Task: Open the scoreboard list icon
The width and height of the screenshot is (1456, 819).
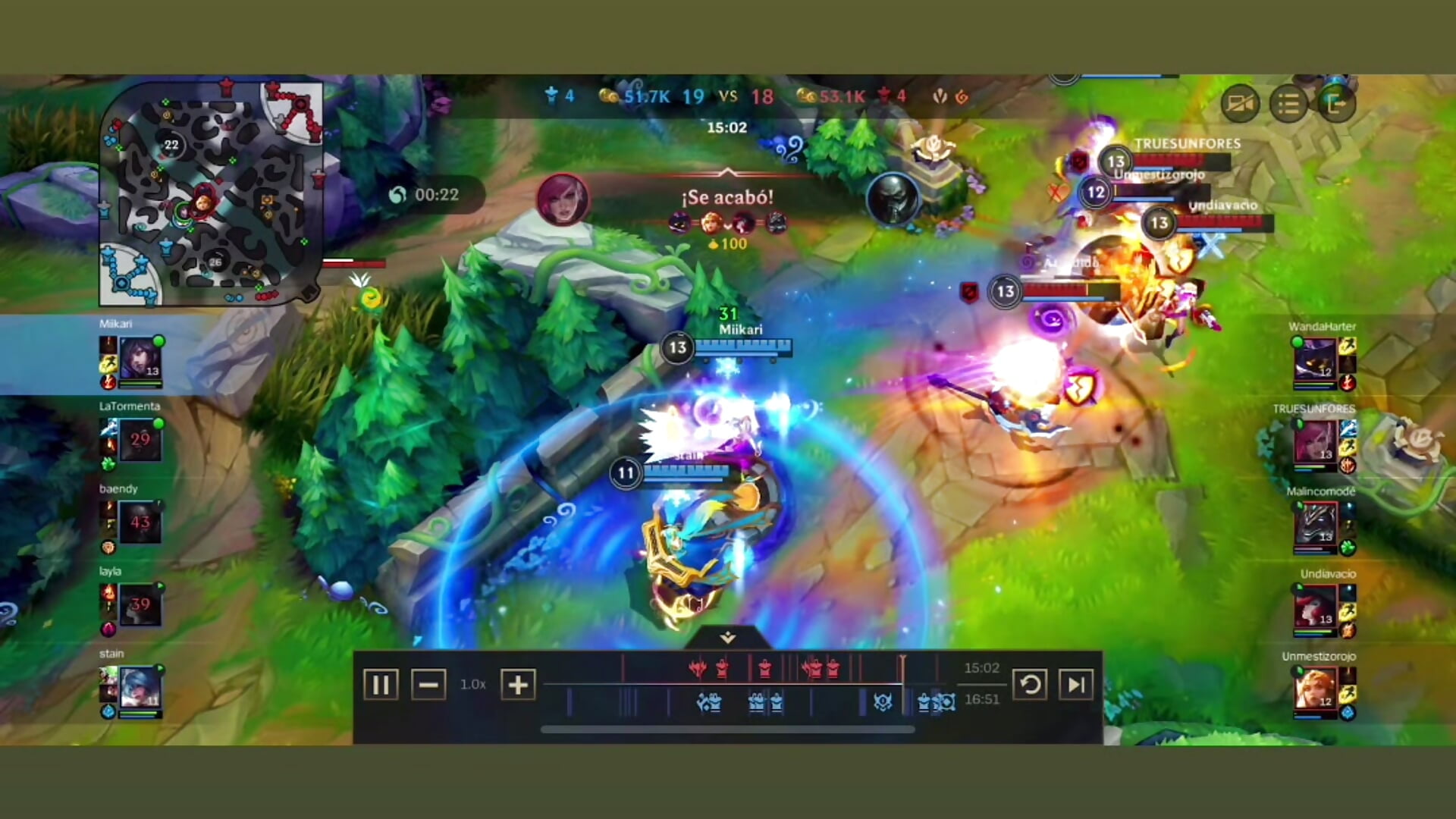Action: (1288, 103)
